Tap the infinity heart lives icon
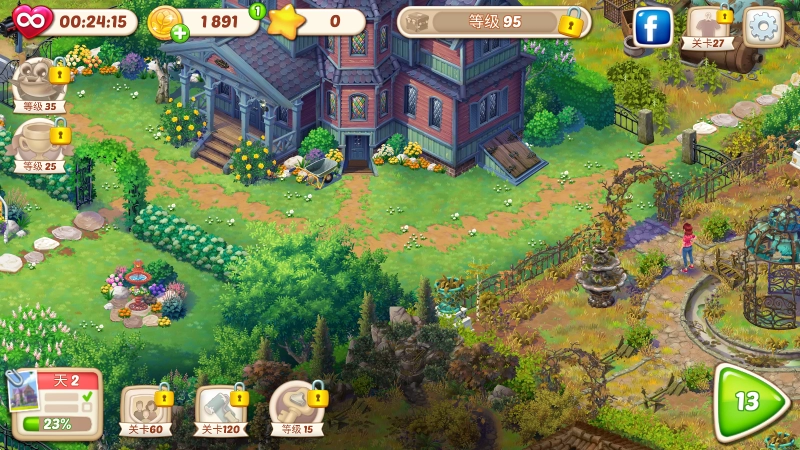This screenshot has width=800, height=450. click(x=32, y=19)
